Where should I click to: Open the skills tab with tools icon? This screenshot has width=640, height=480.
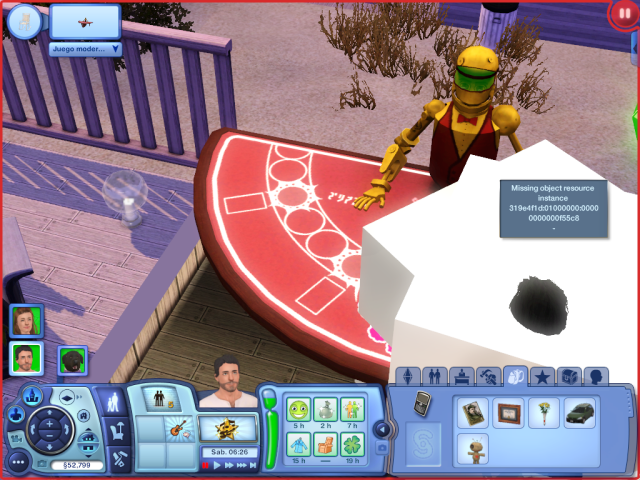tap(489, 377)
